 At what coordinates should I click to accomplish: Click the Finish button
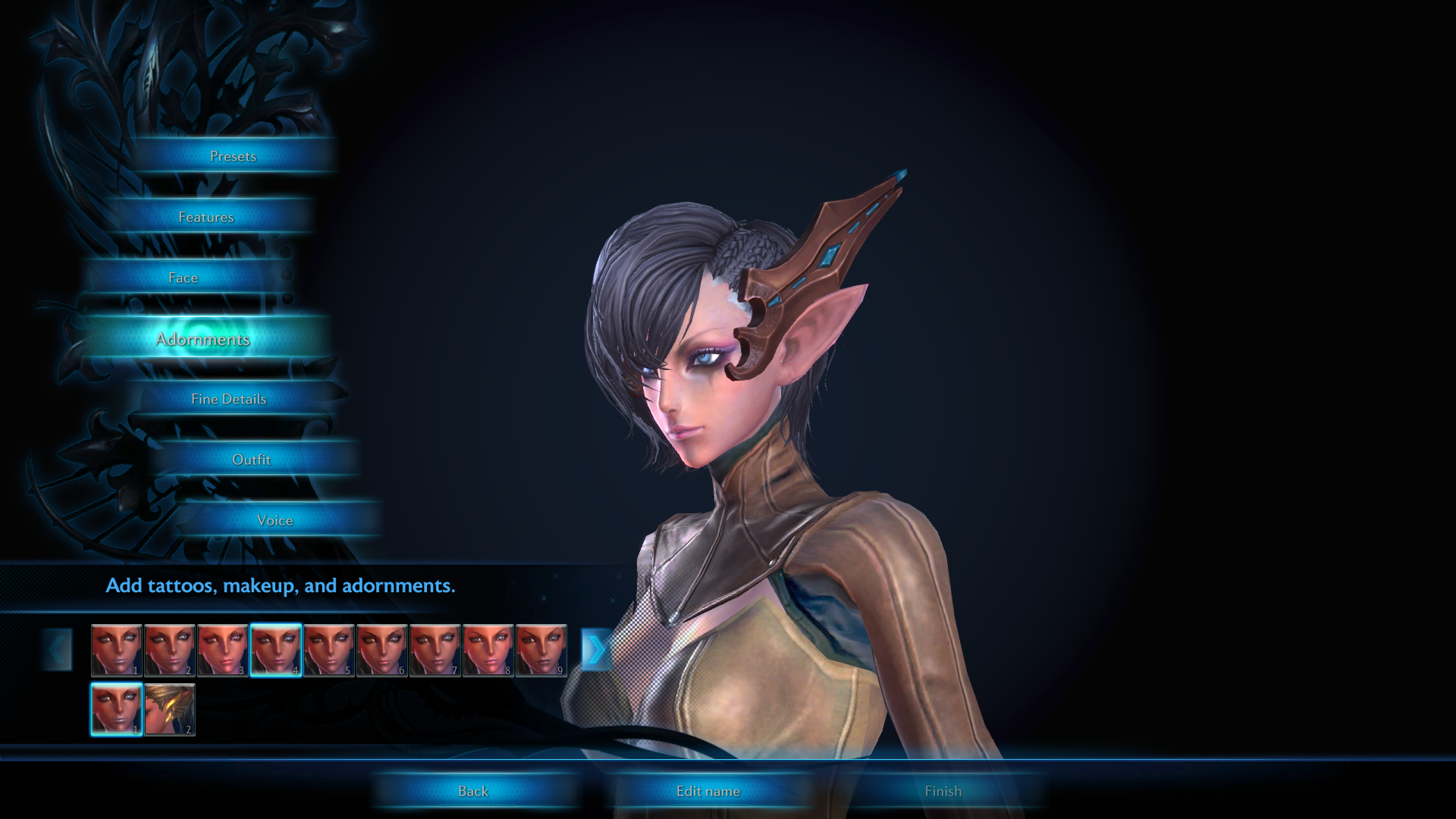[x=943, y=791]
